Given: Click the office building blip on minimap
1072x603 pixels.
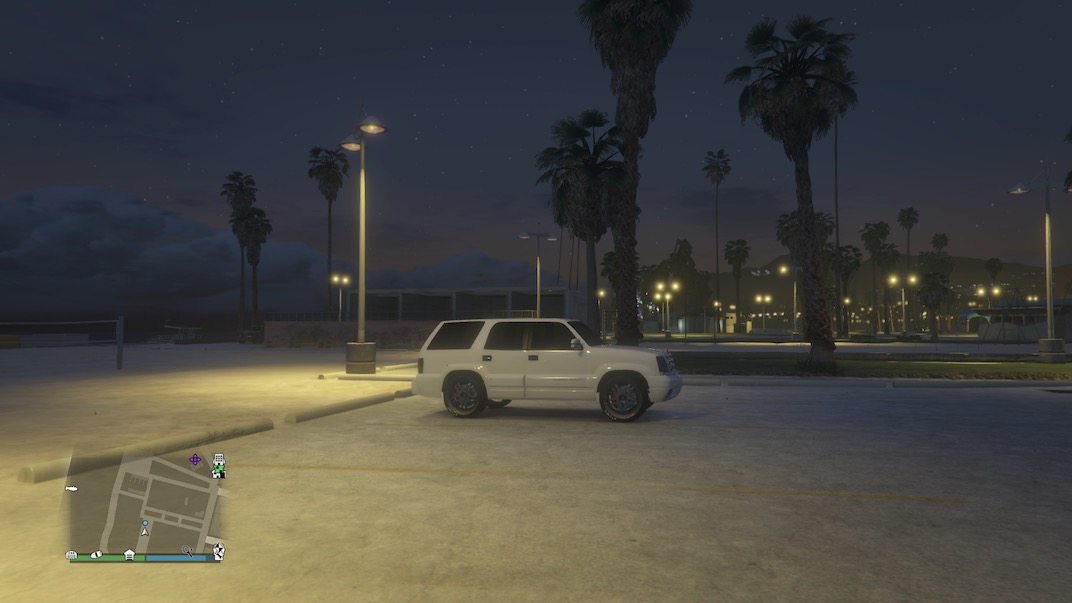Looking at the screenshot, I should click(x=219, y=460).
